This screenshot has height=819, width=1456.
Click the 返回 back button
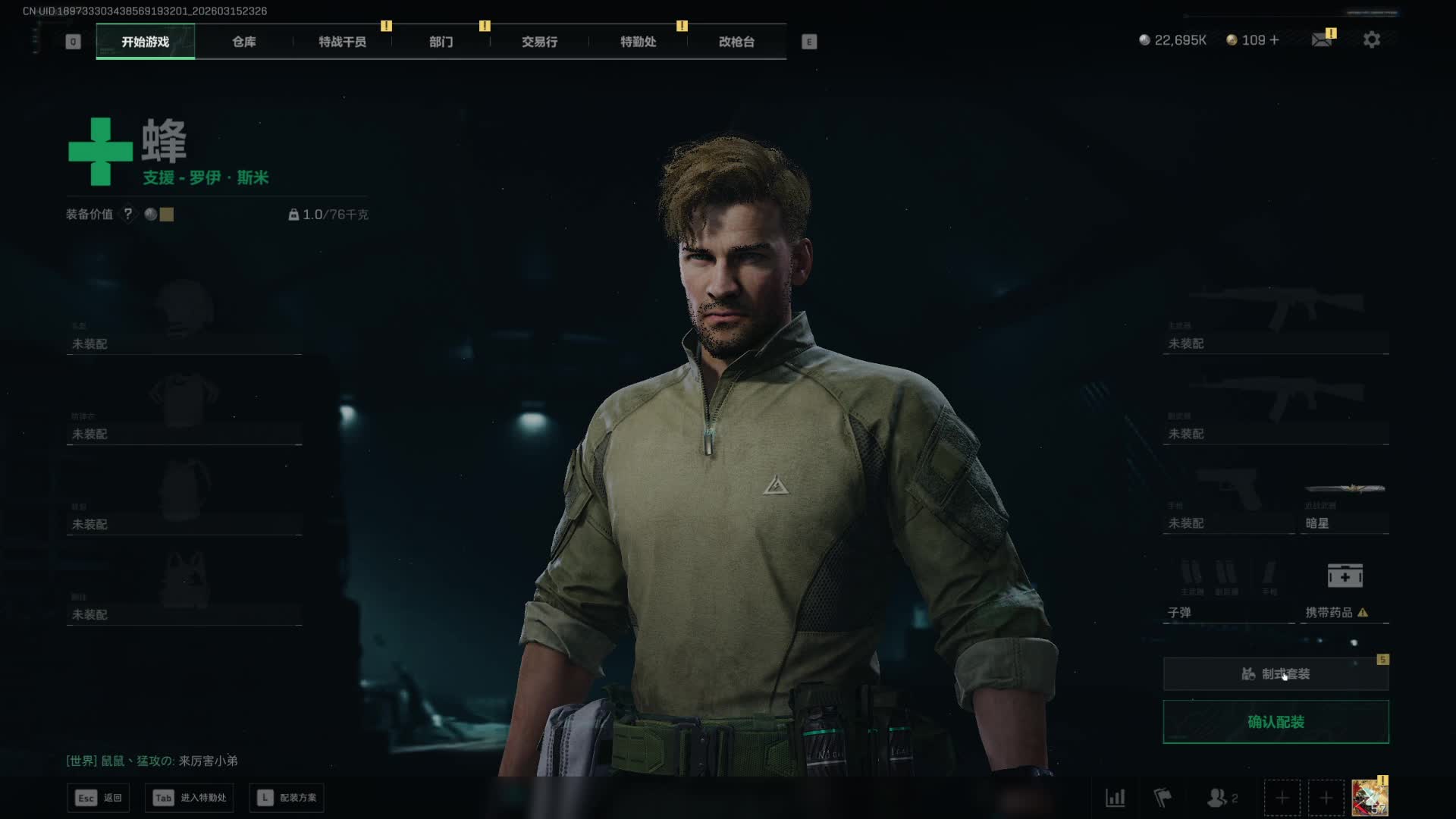tap(99, 798)
